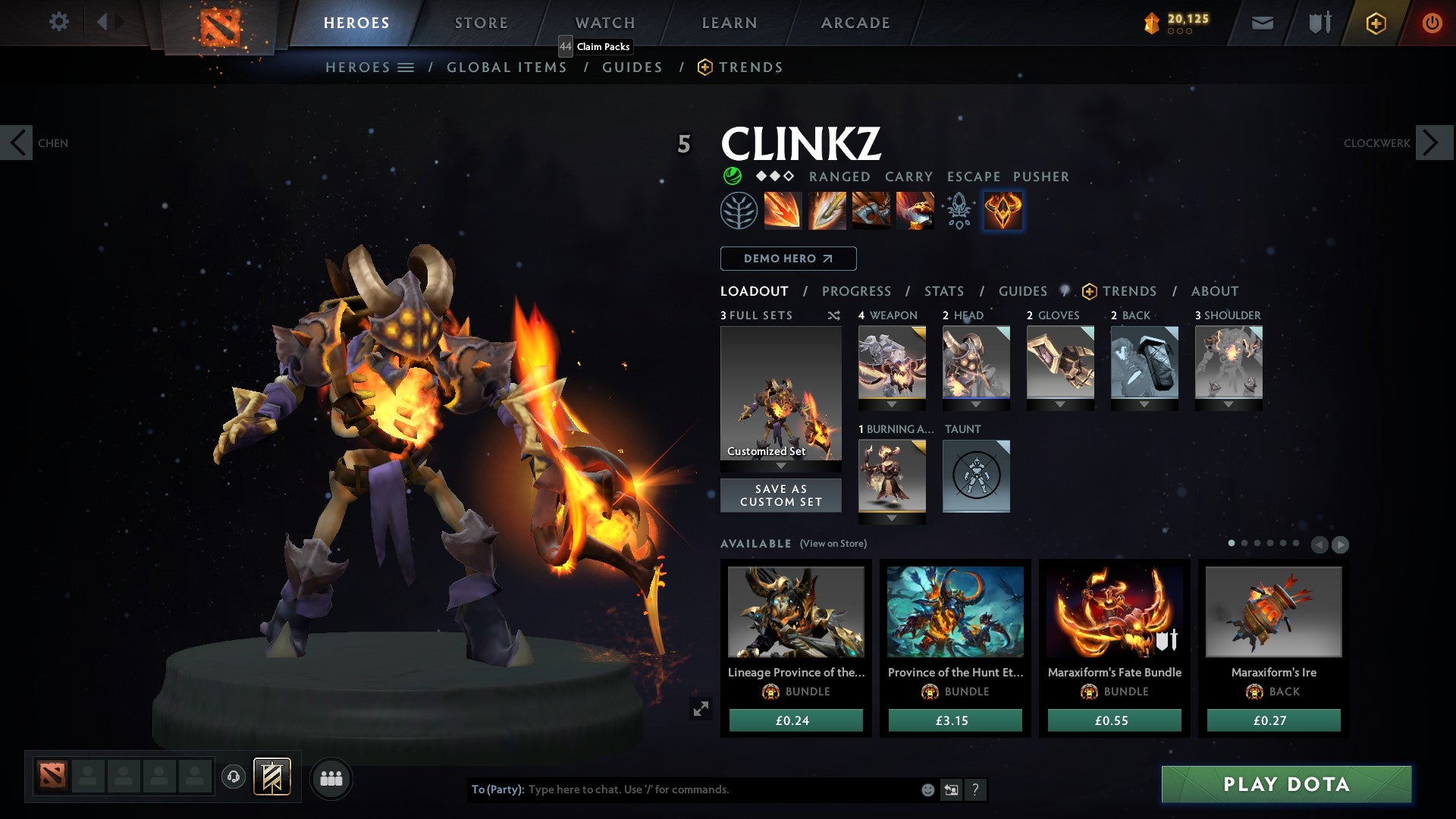This screenshot has height=819, width=1456.
Task: Toggle the emoticon picker in the chat bar
Action: click(x=927, y=789)
